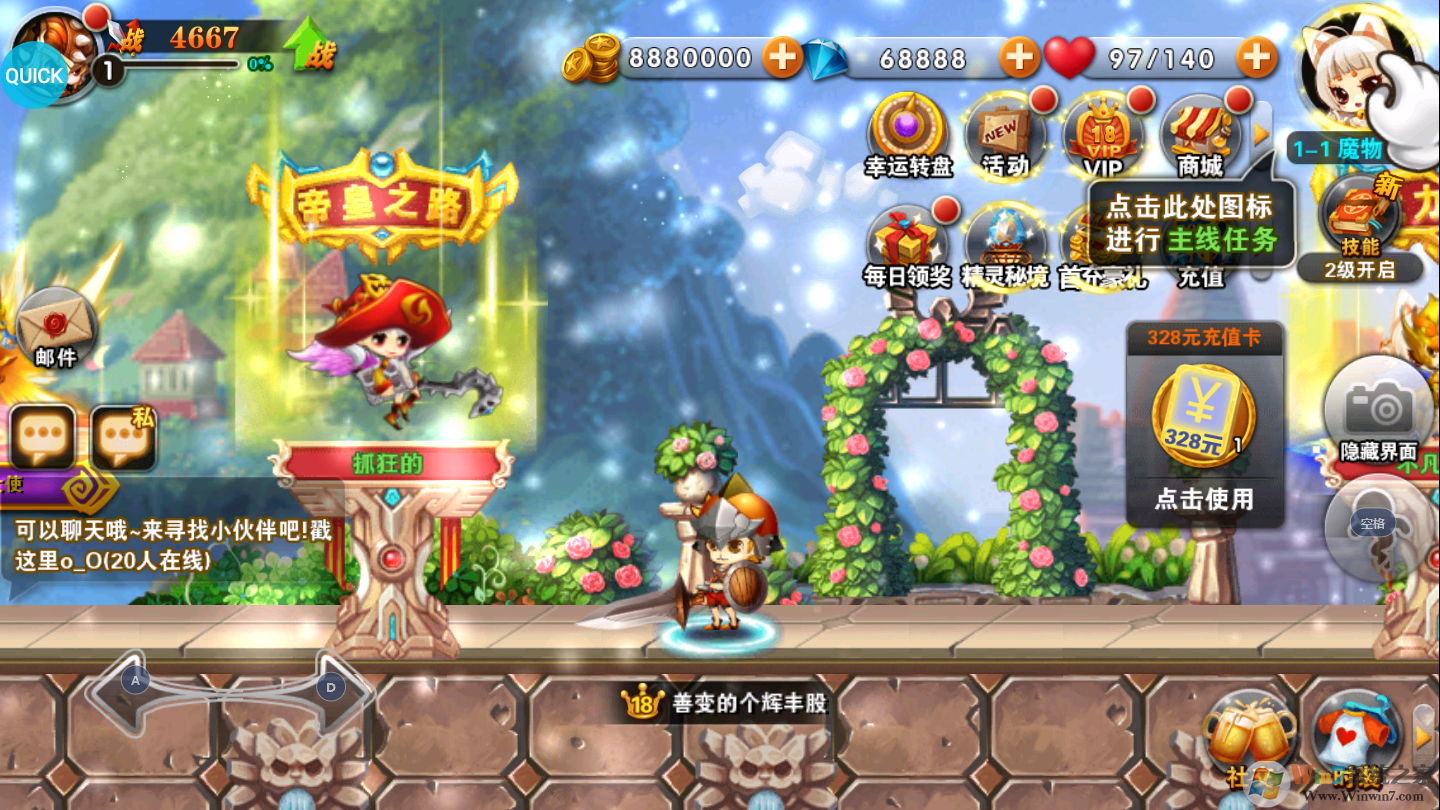Click 点击使用 on the 328元 recharge card
Viewport: 1440px width, 810px height.
click(1204, 498)
